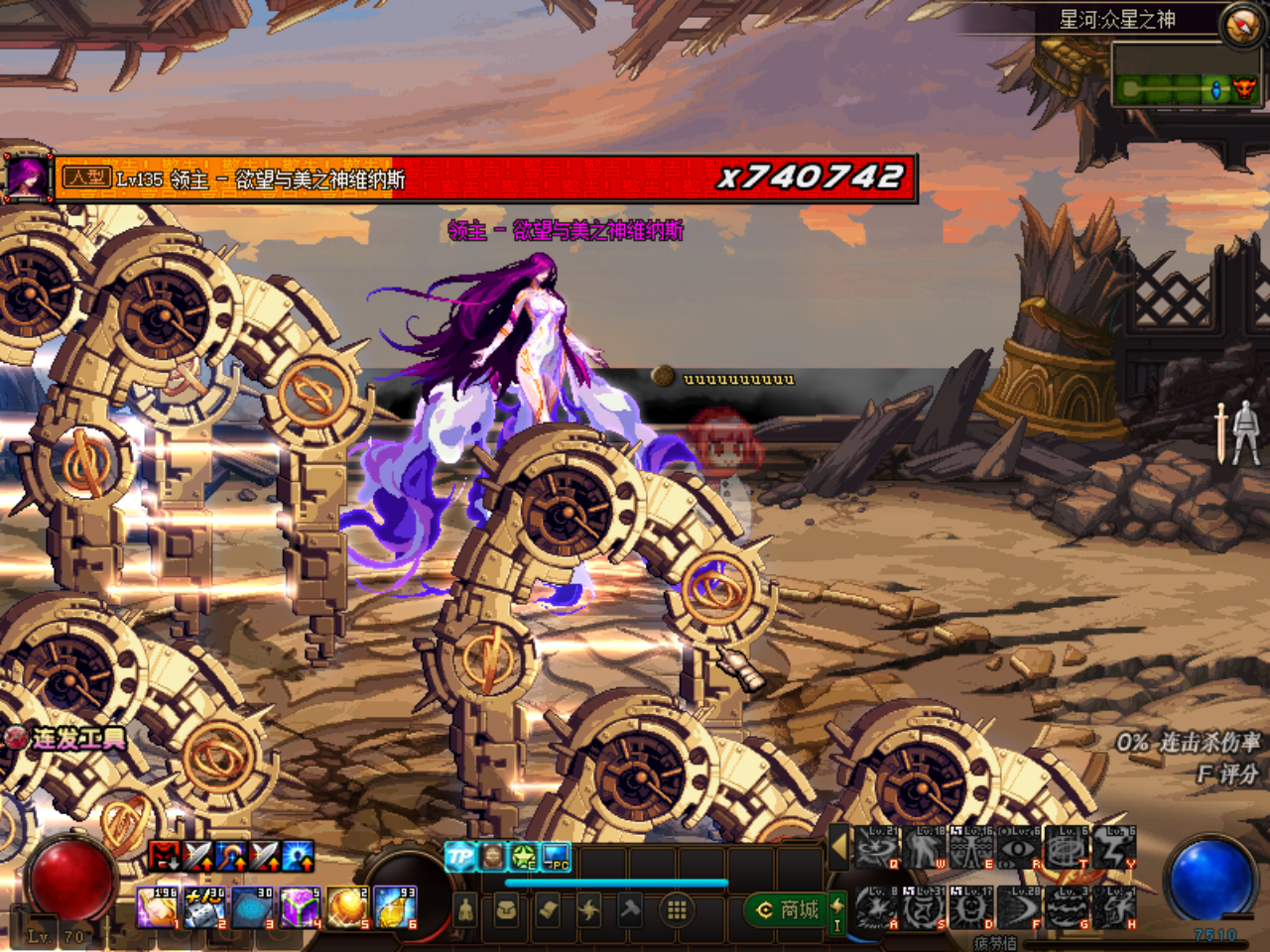This screenshot has height=952, width=1270.
Task: Activate the Q hotkey skill
Action: coord(876,848)
